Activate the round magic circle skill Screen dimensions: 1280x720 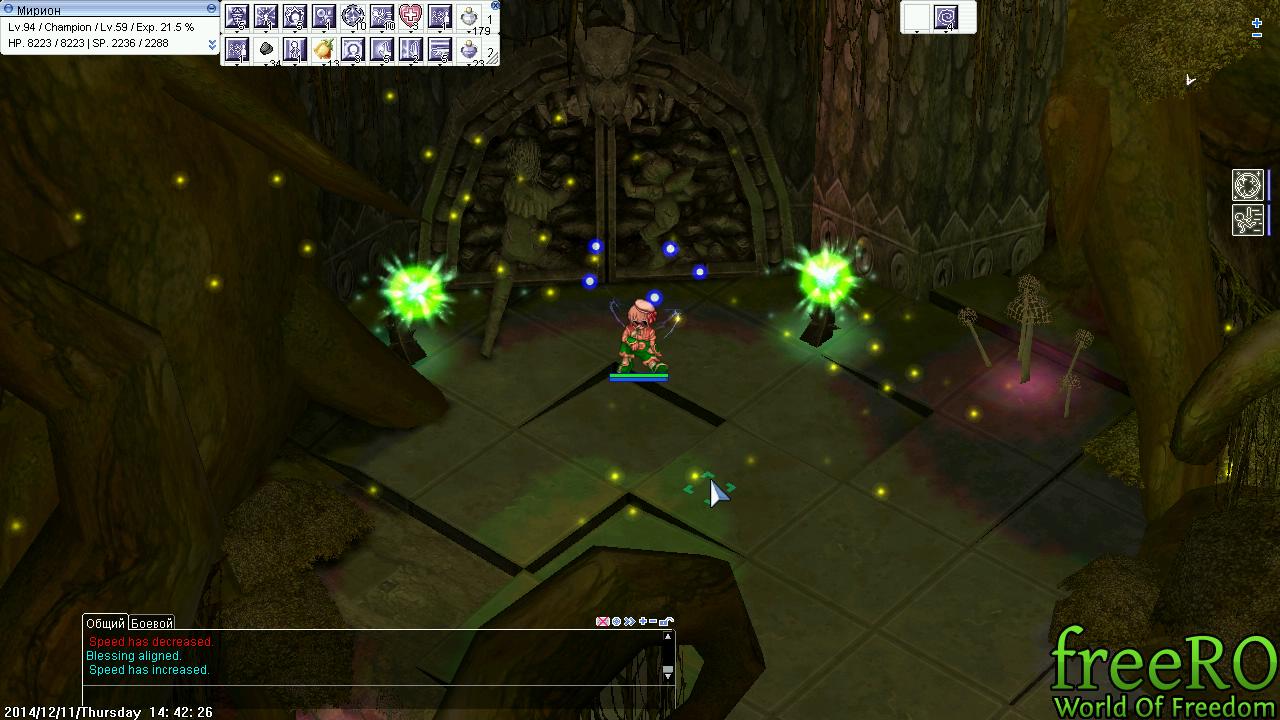coord(353,16)
